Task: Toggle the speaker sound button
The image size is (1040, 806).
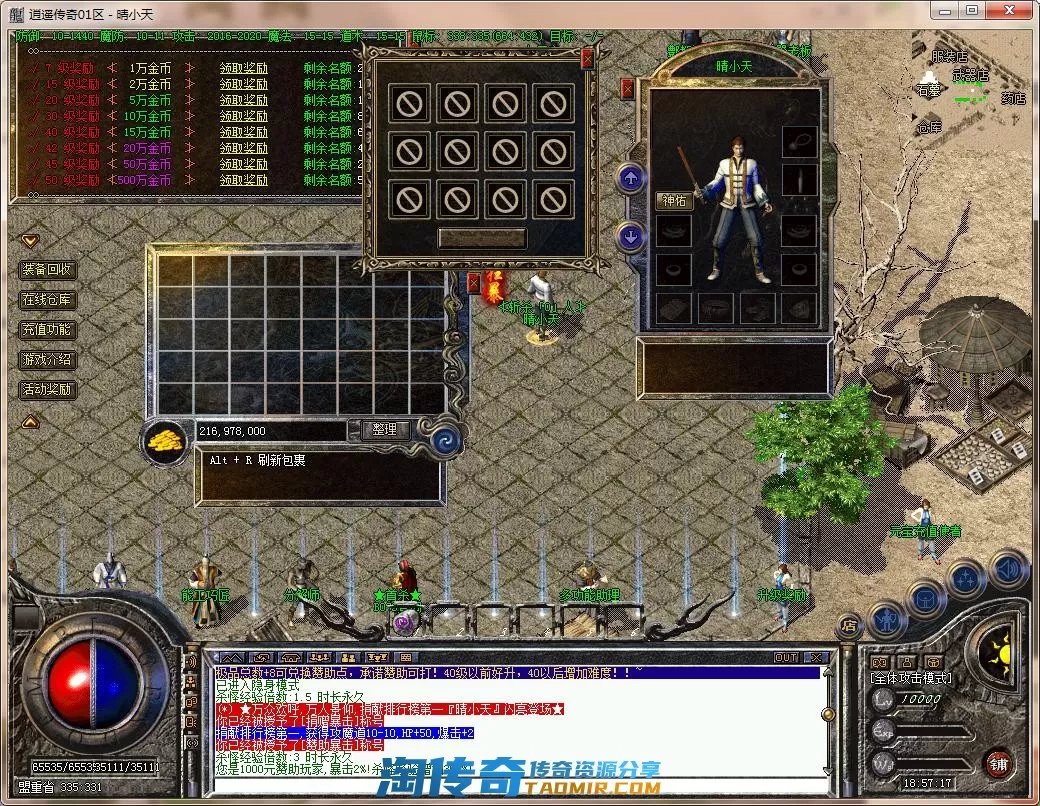Action: 1008,569
